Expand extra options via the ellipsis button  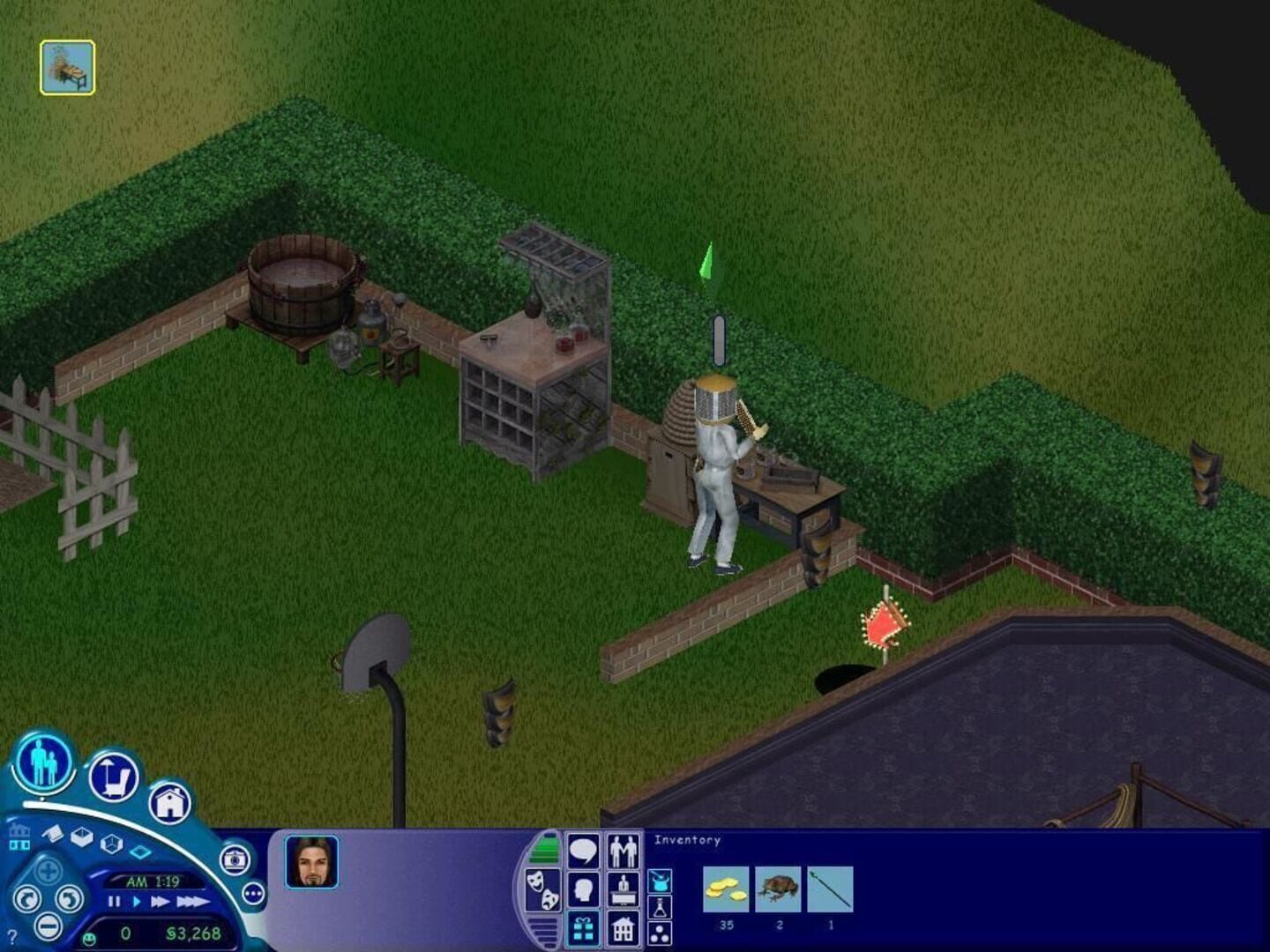click(x=252, y=893)
